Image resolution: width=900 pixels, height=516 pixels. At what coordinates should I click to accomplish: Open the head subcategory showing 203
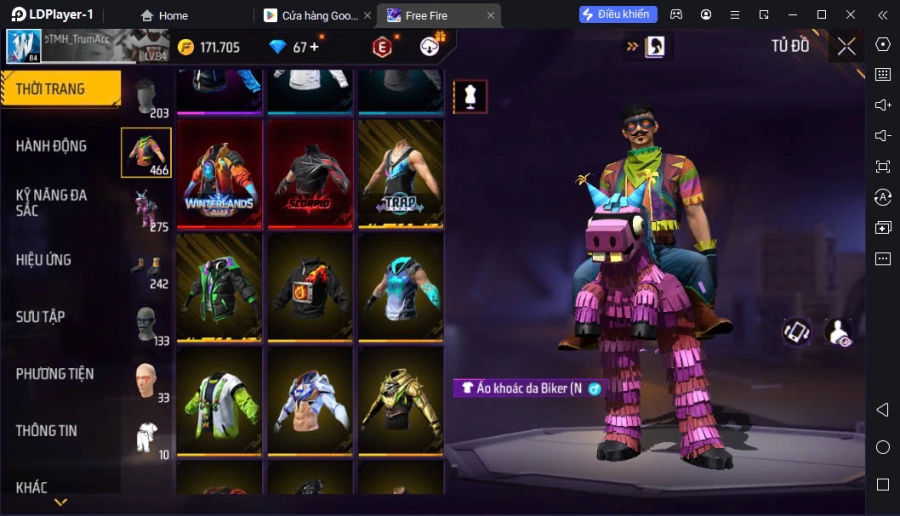[146, 97]
